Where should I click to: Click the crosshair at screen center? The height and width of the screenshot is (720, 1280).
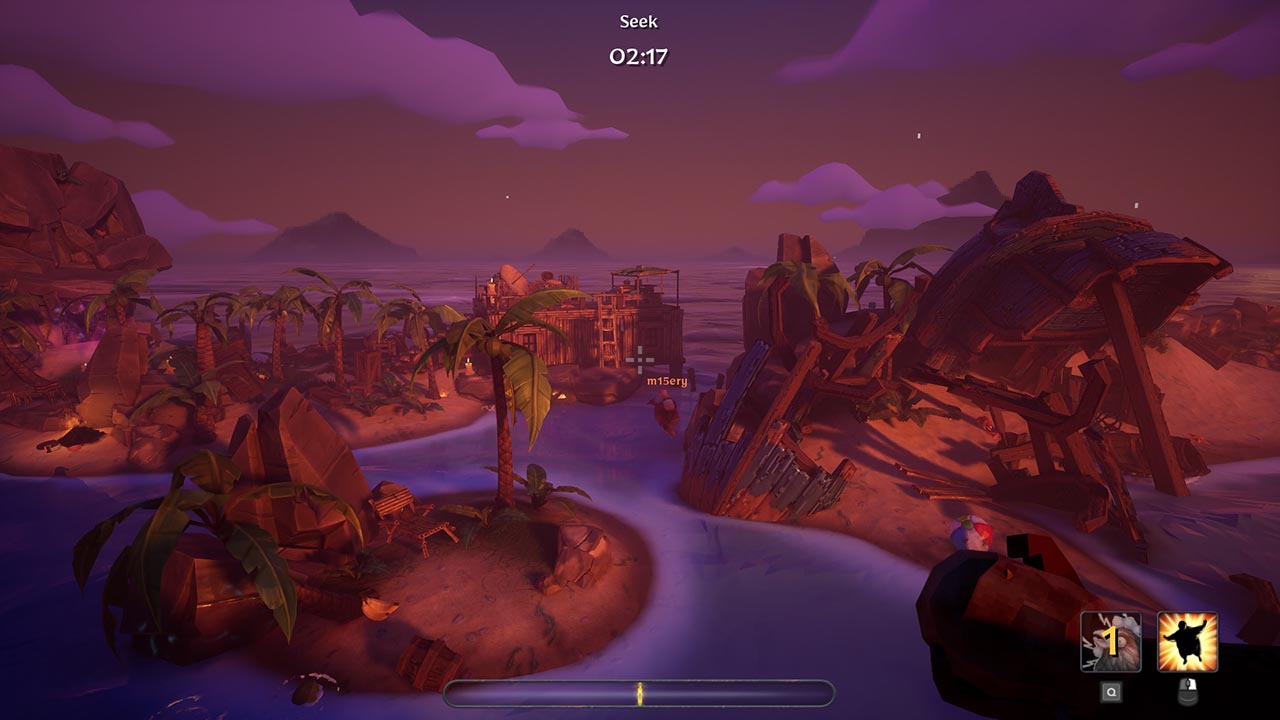point(639,360)
